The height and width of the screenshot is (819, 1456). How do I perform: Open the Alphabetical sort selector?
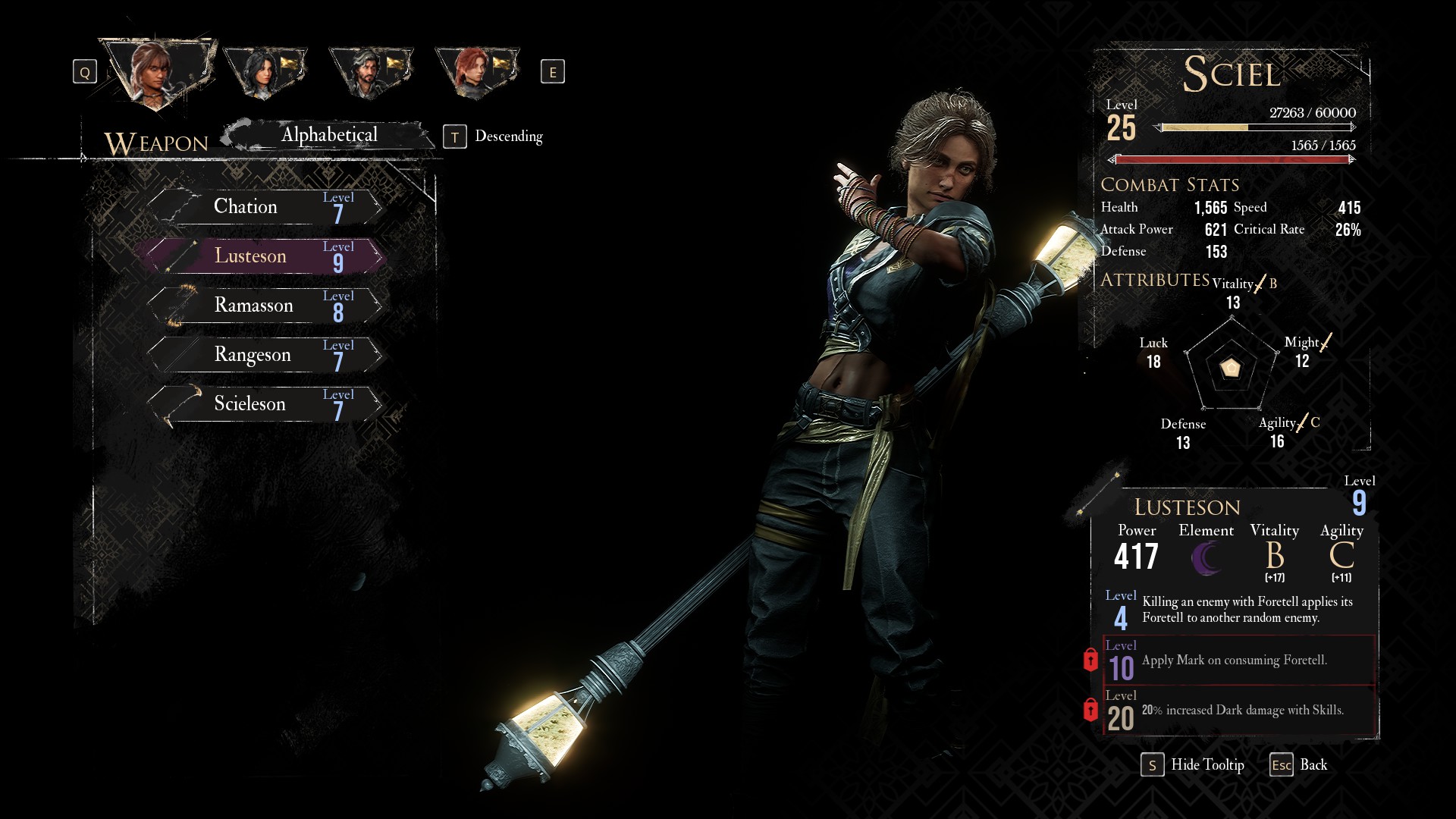(x=329, y=136)
